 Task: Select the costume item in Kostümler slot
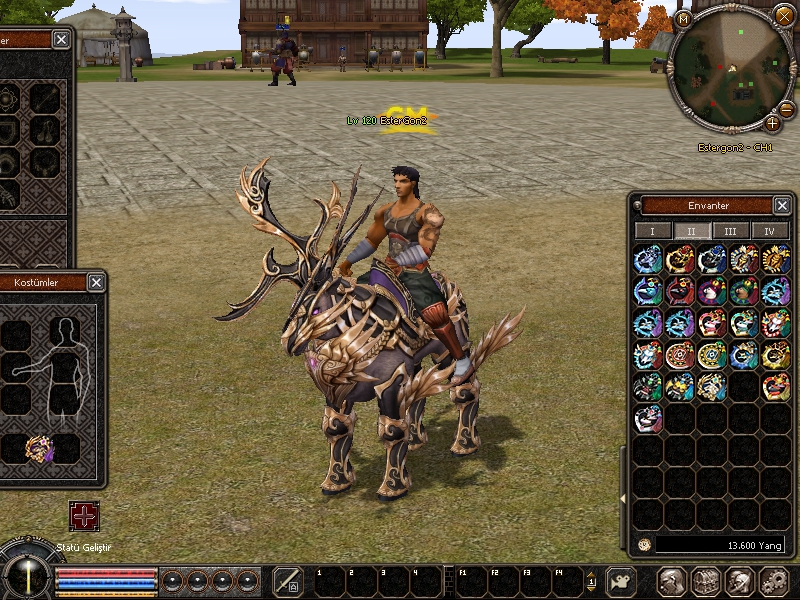point(39,448)
